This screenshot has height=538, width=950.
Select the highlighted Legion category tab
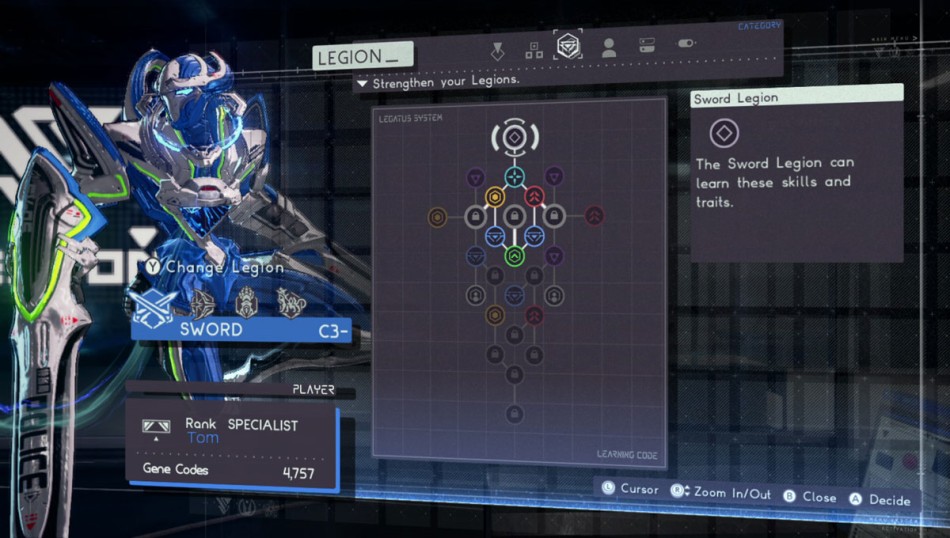[569, 46]
